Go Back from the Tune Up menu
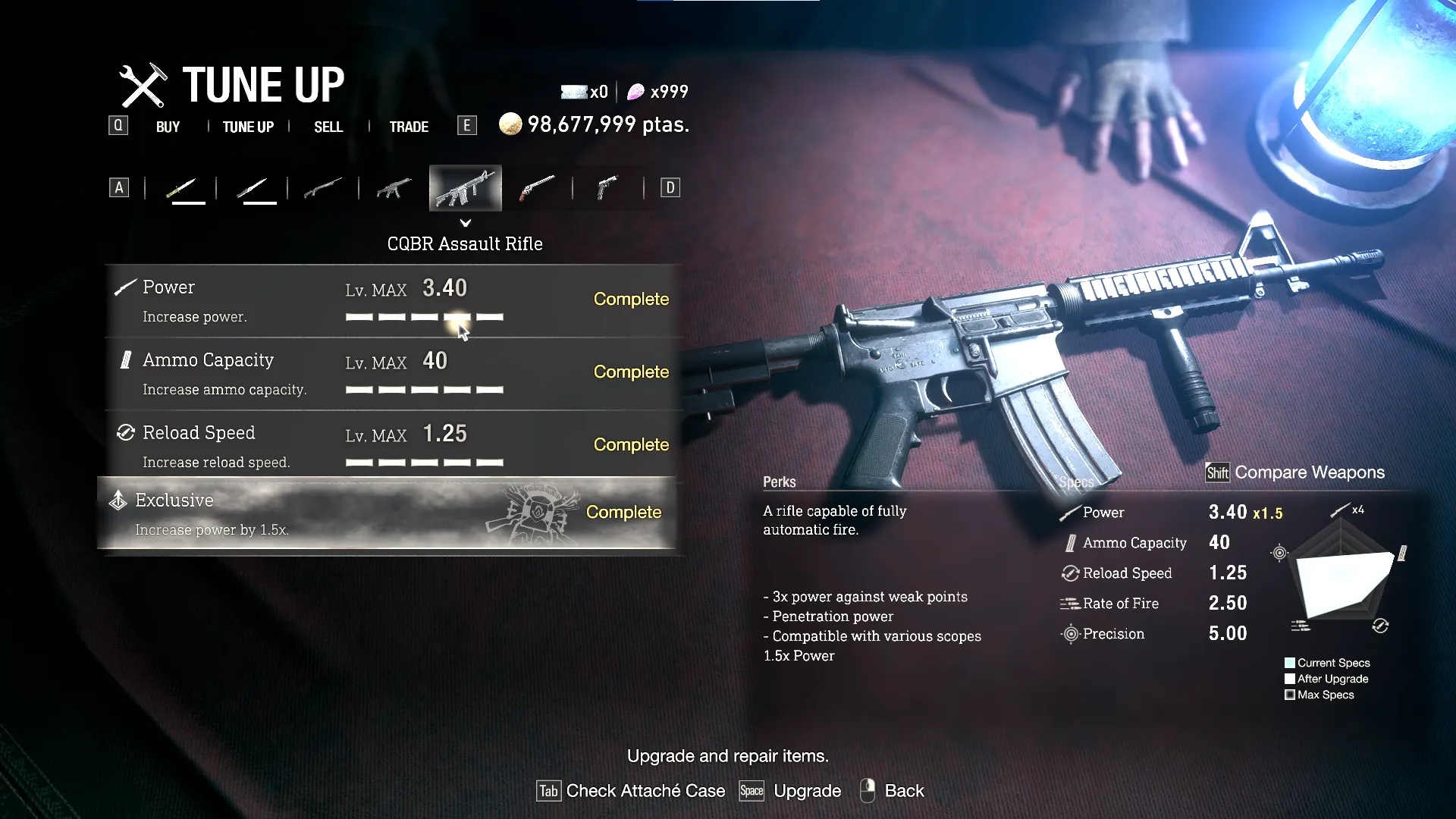The image size is (1456, 819). (x=893, y=791)
